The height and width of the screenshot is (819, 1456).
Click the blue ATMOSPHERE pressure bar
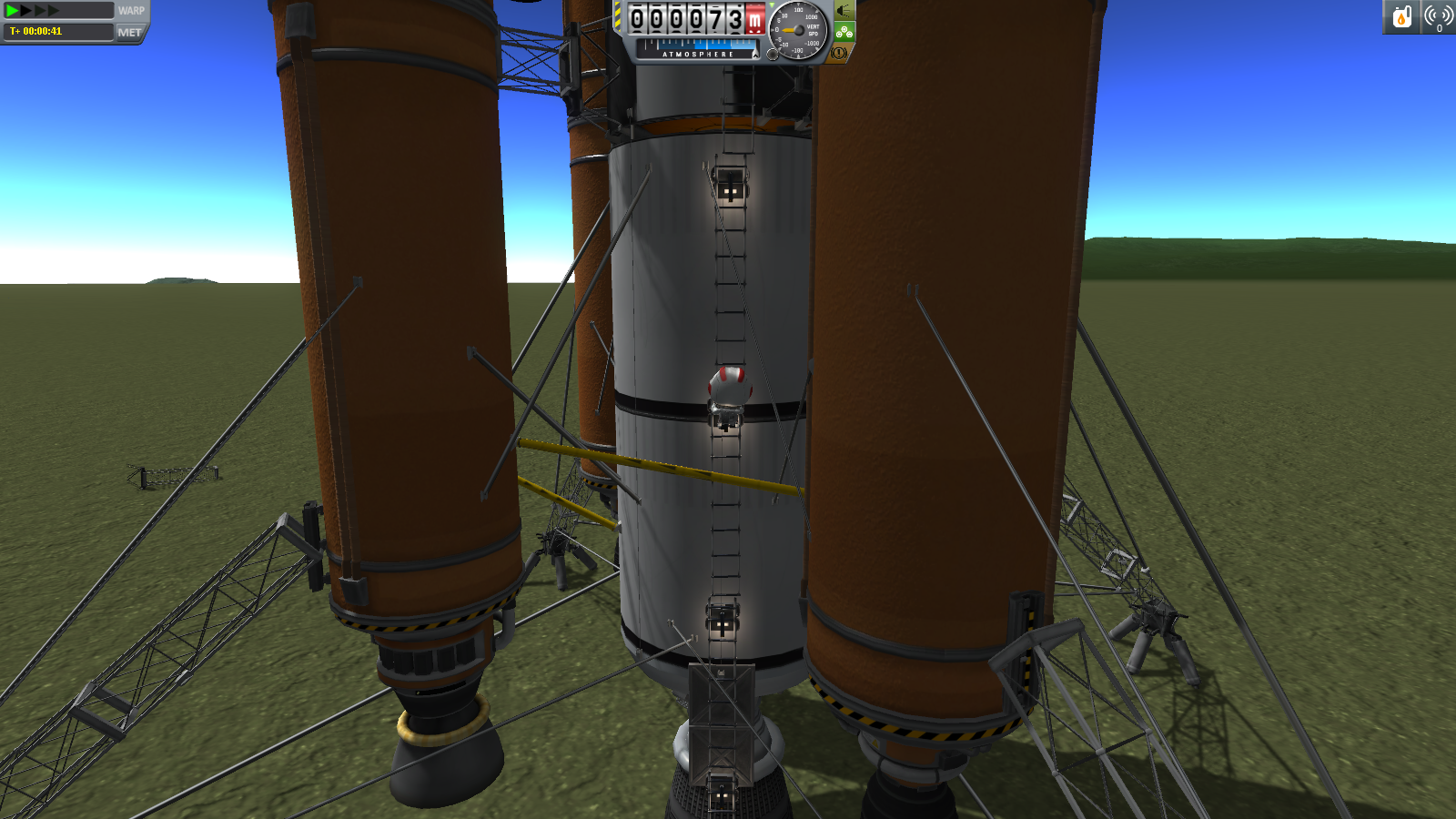701,45
